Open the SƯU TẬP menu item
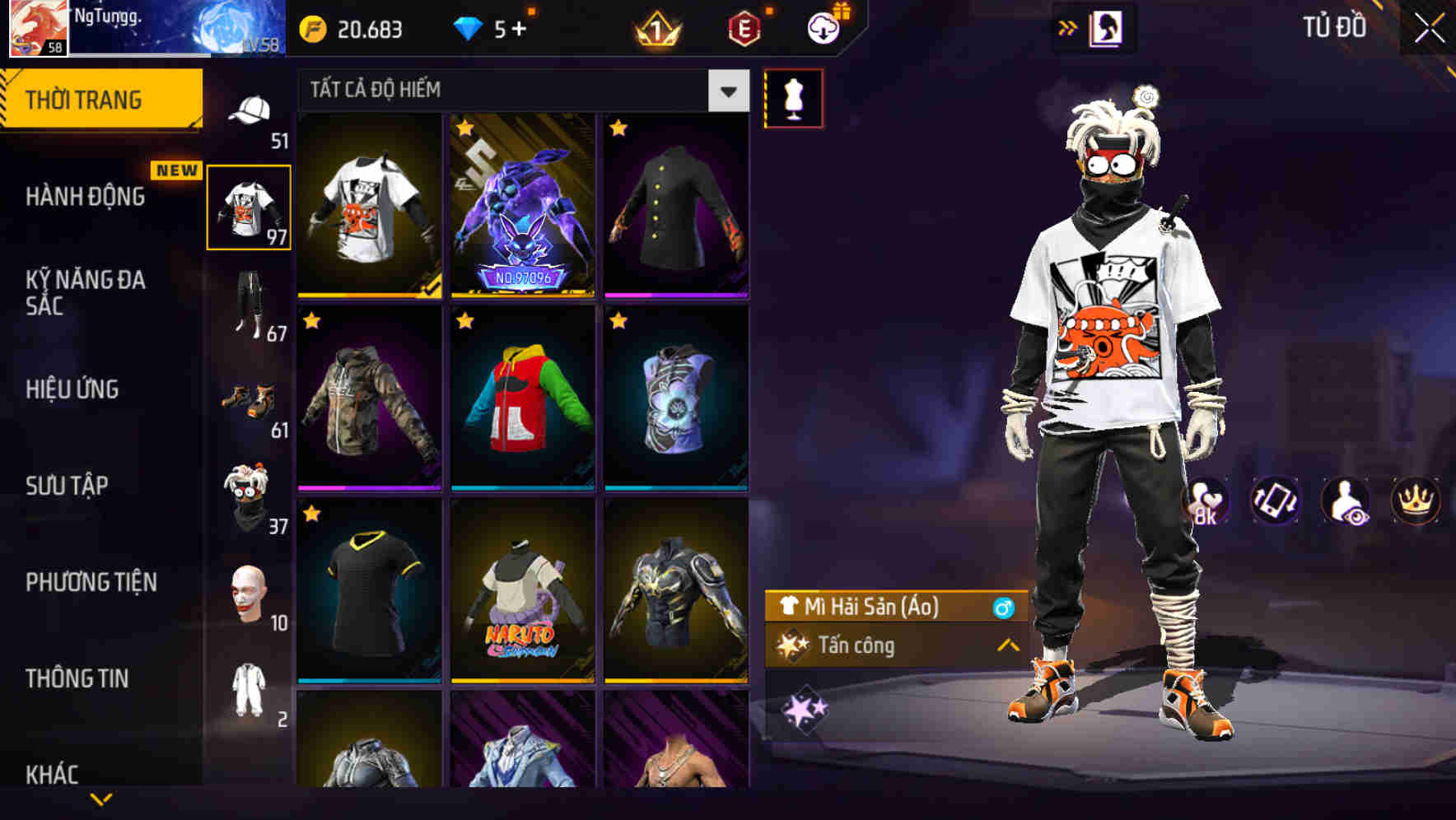Screen dimensions: 1456x820 click(x=66, y=486)
